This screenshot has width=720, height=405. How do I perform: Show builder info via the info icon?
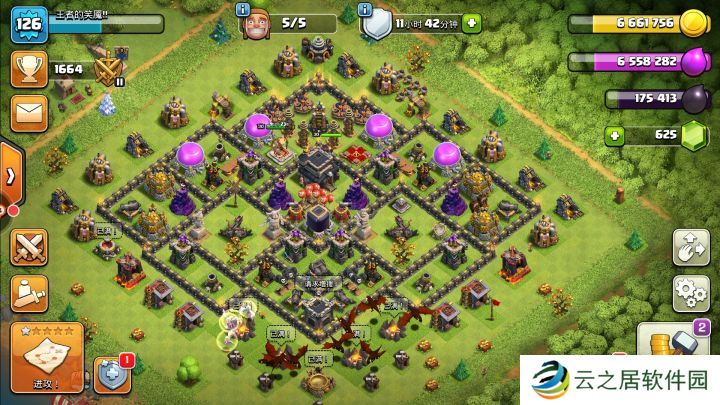click(x=242, y=9)
